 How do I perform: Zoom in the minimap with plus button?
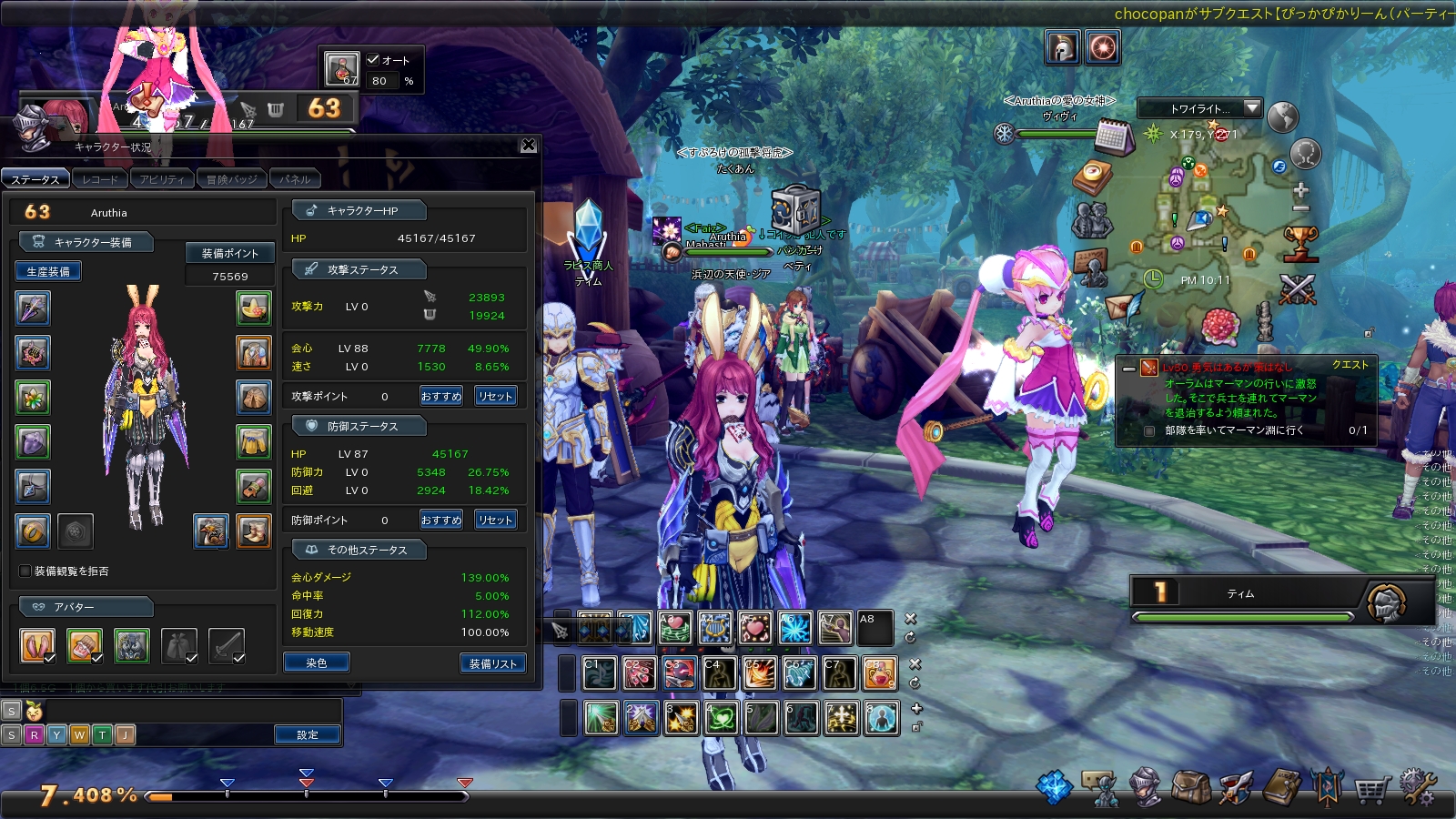[x=1300, y=190]
